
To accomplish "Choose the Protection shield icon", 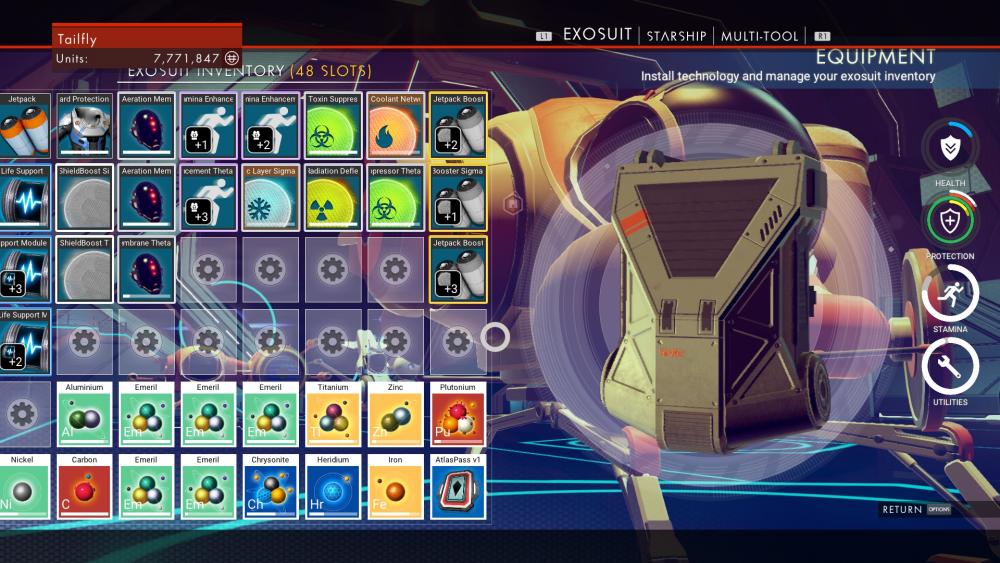I will pos(949,220).
